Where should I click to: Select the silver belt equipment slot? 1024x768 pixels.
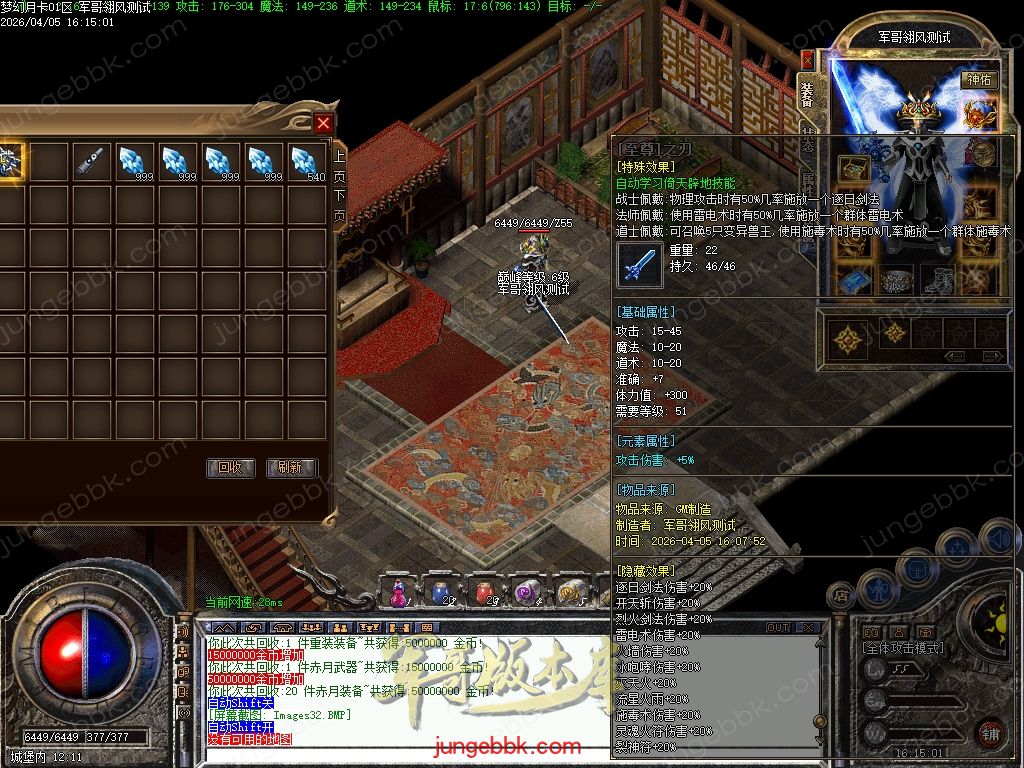[x=894, y=281]
